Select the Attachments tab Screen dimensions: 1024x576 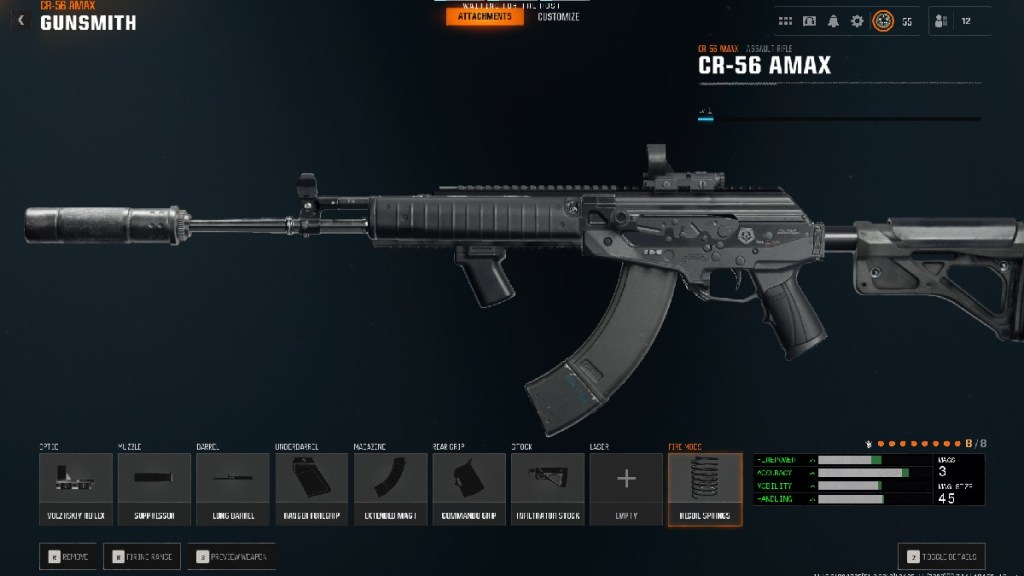(484, 17)
